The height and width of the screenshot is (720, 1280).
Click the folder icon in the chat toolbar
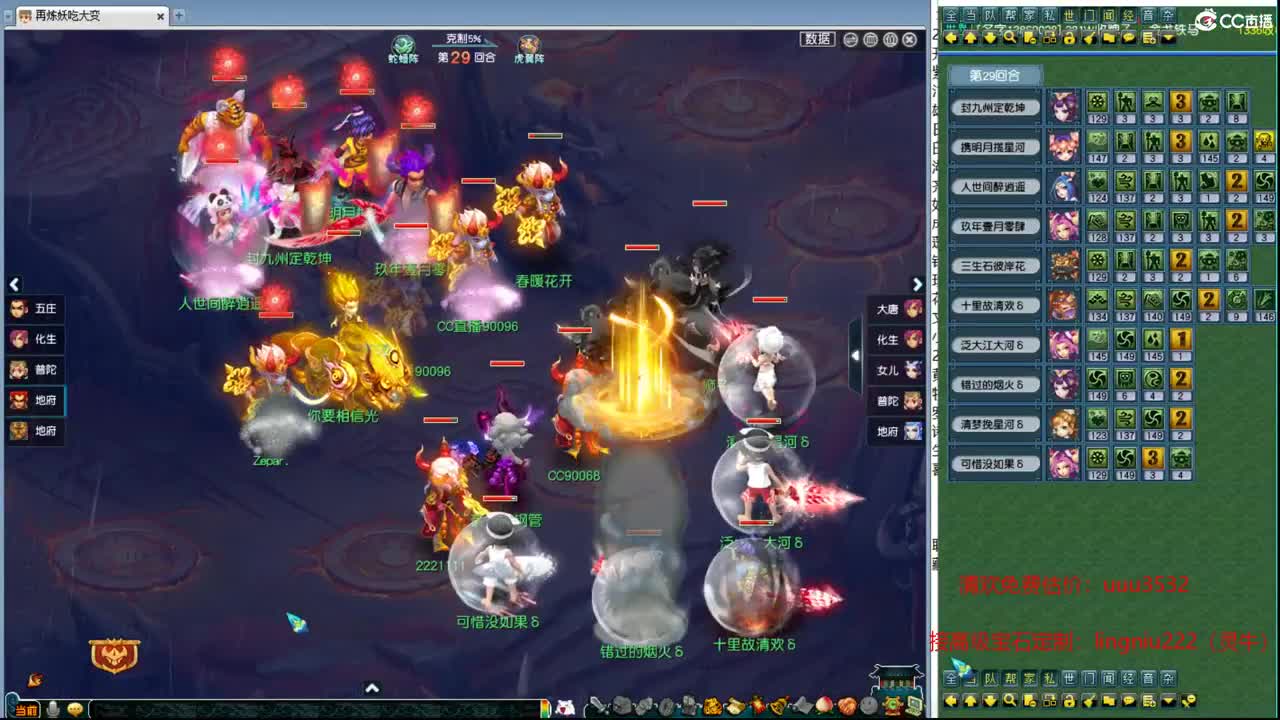coord(1108,38)
